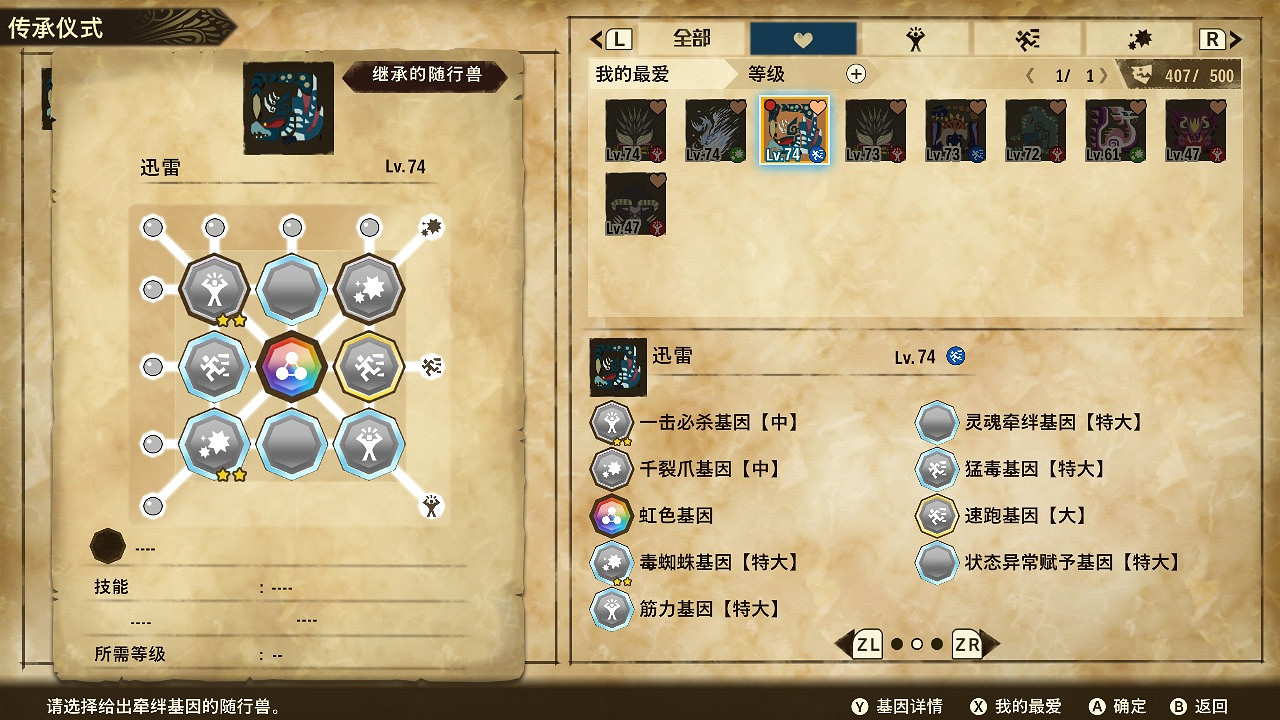The width and height of the screenshot is (1280, 720).
Task: Click the + button next to the sort filters
Action: coord(856,75)
